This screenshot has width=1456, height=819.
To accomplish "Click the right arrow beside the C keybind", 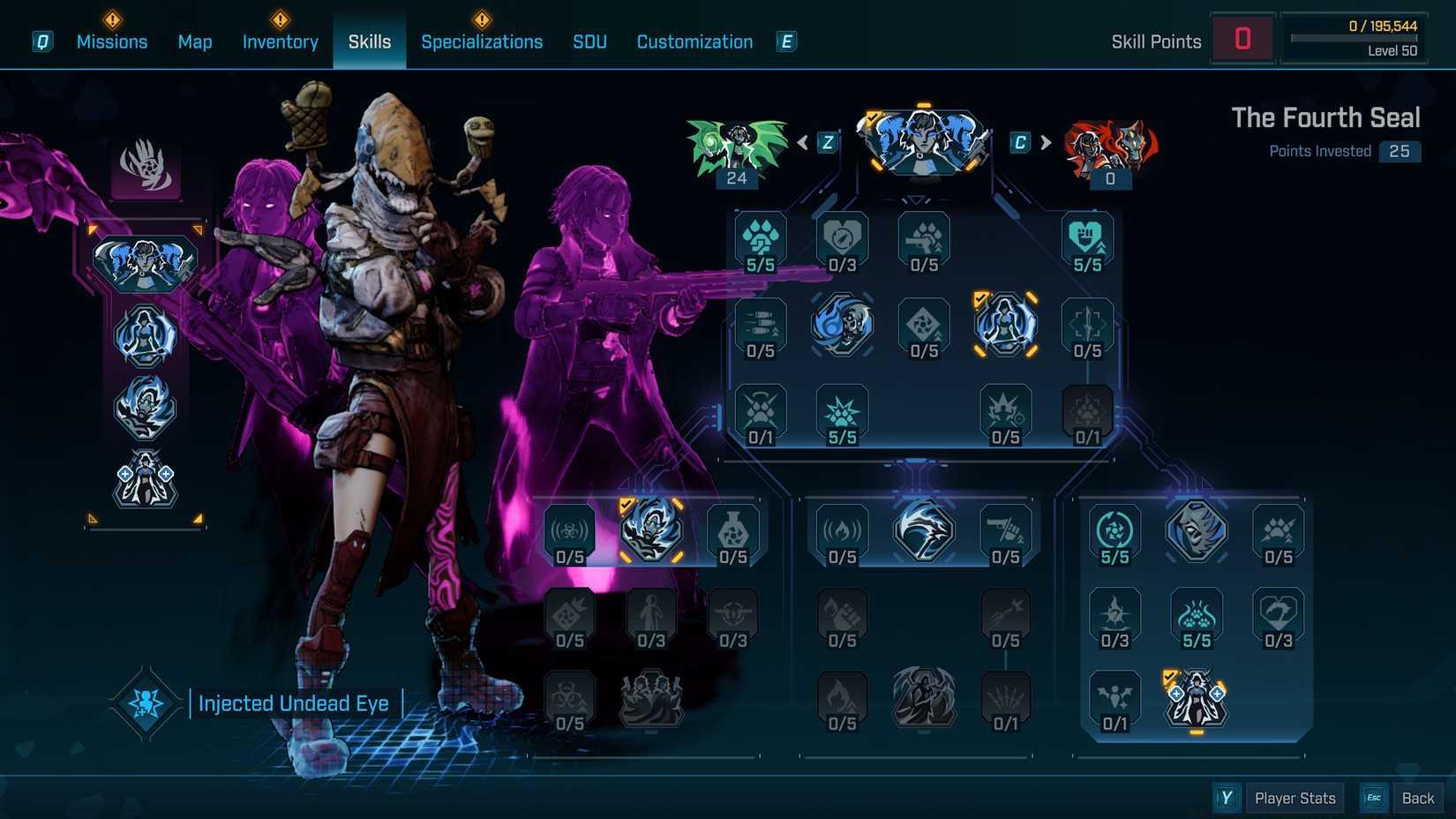I will point(1047,139).
